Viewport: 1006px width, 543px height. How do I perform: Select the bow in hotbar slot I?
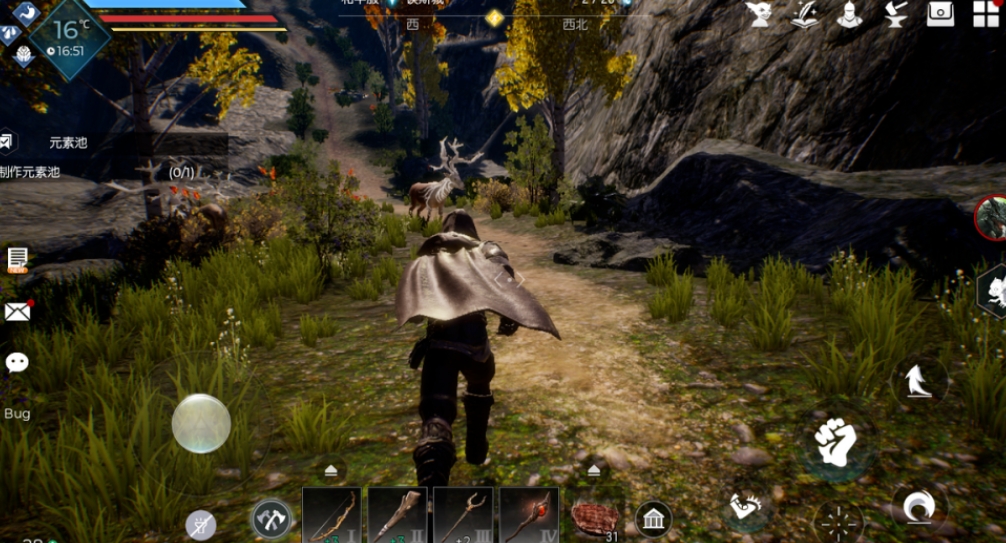(332, 516)
